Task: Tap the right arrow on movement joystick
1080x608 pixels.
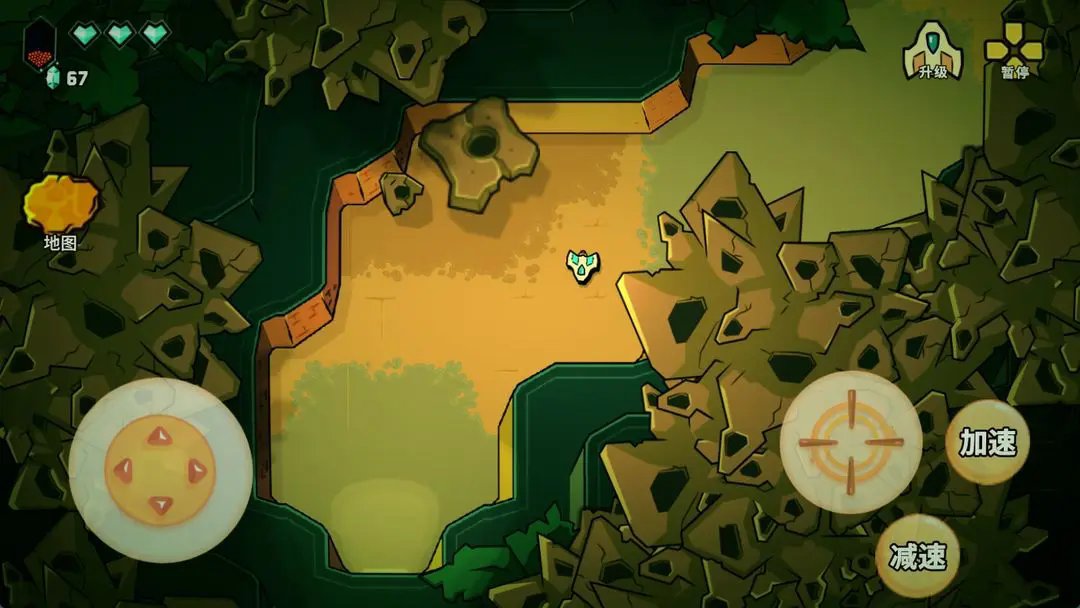Action: 196,470
